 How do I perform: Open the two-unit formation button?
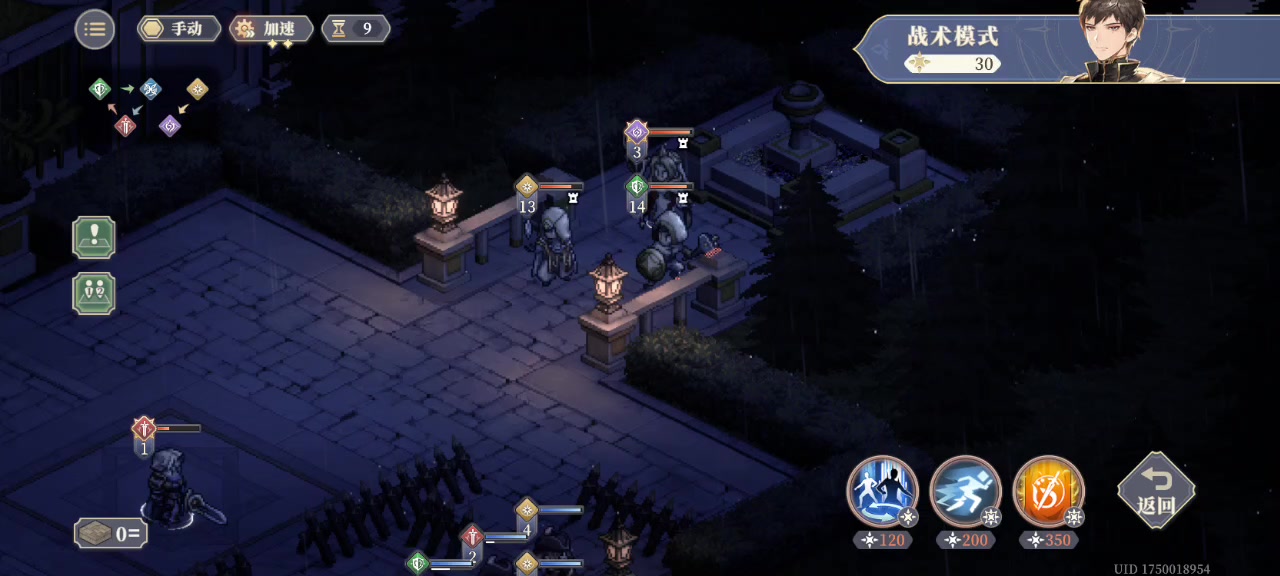(x=94, y=294)
